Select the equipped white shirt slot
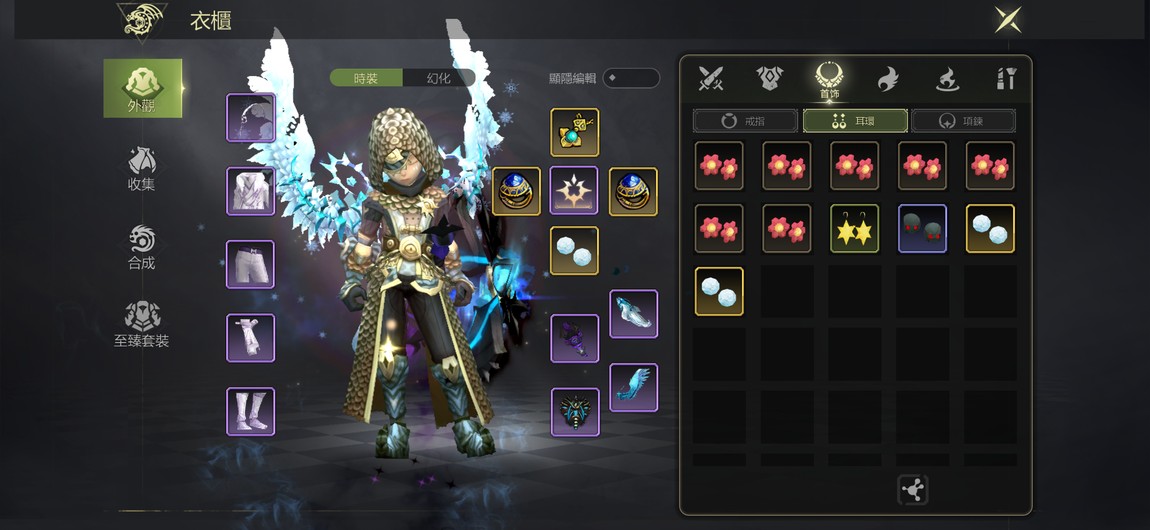 [x=250, y=191]
